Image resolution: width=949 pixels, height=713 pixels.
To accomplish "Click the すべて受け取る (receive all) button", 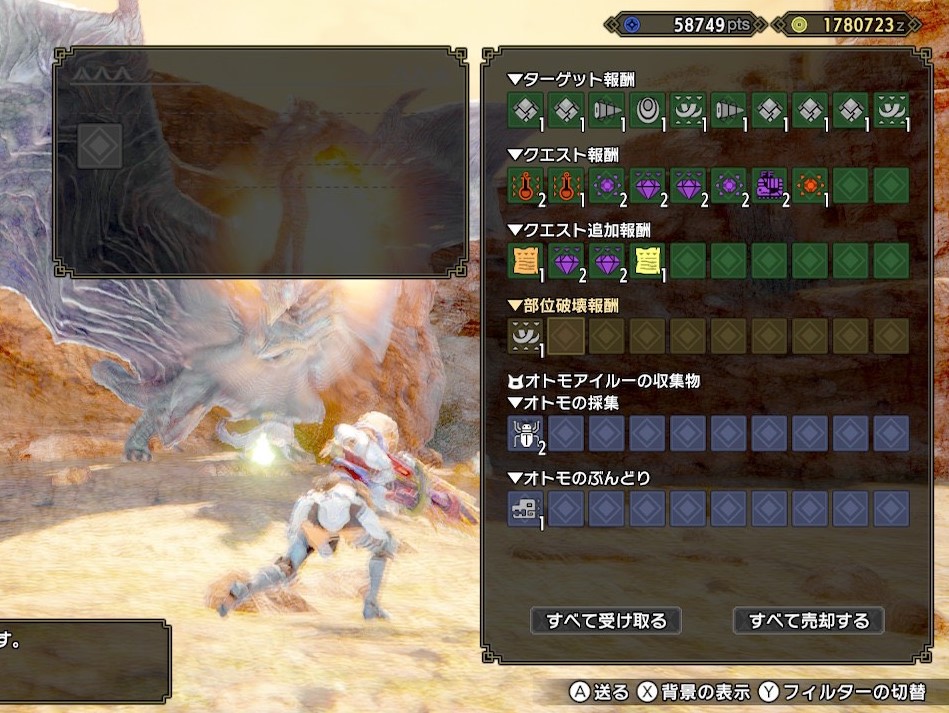I will click(606, 620).
